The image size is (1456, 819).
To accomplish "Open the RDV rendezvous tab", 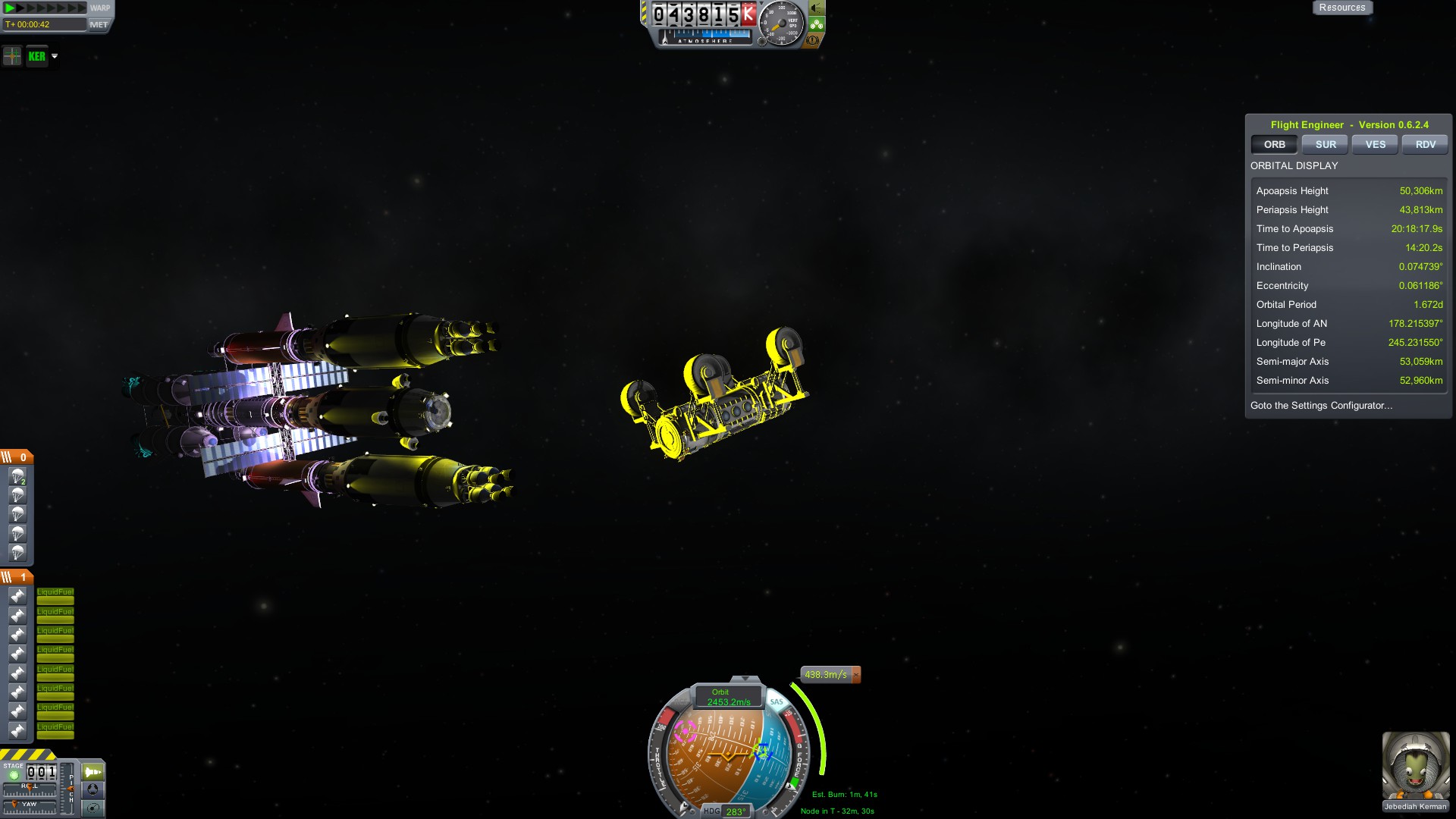I will 1425,144.
